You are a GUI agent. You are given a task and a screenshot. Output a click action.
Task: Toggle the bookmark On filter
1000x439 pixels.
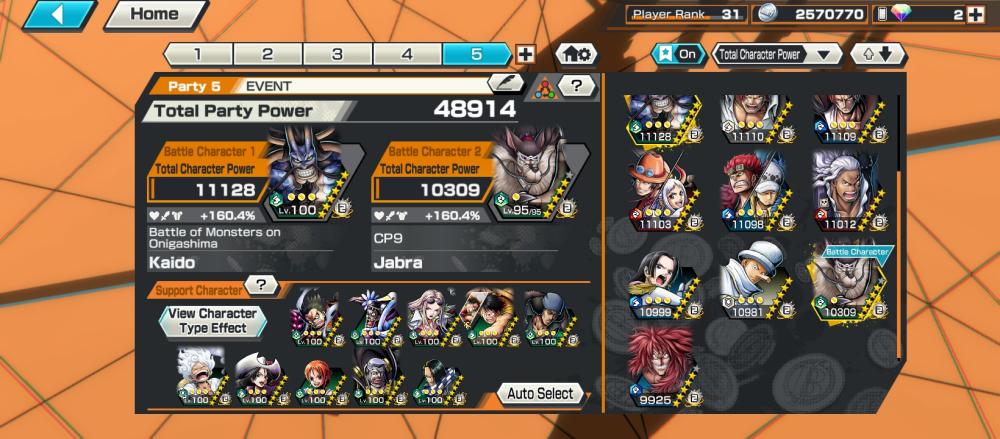[x=677, y=55]
